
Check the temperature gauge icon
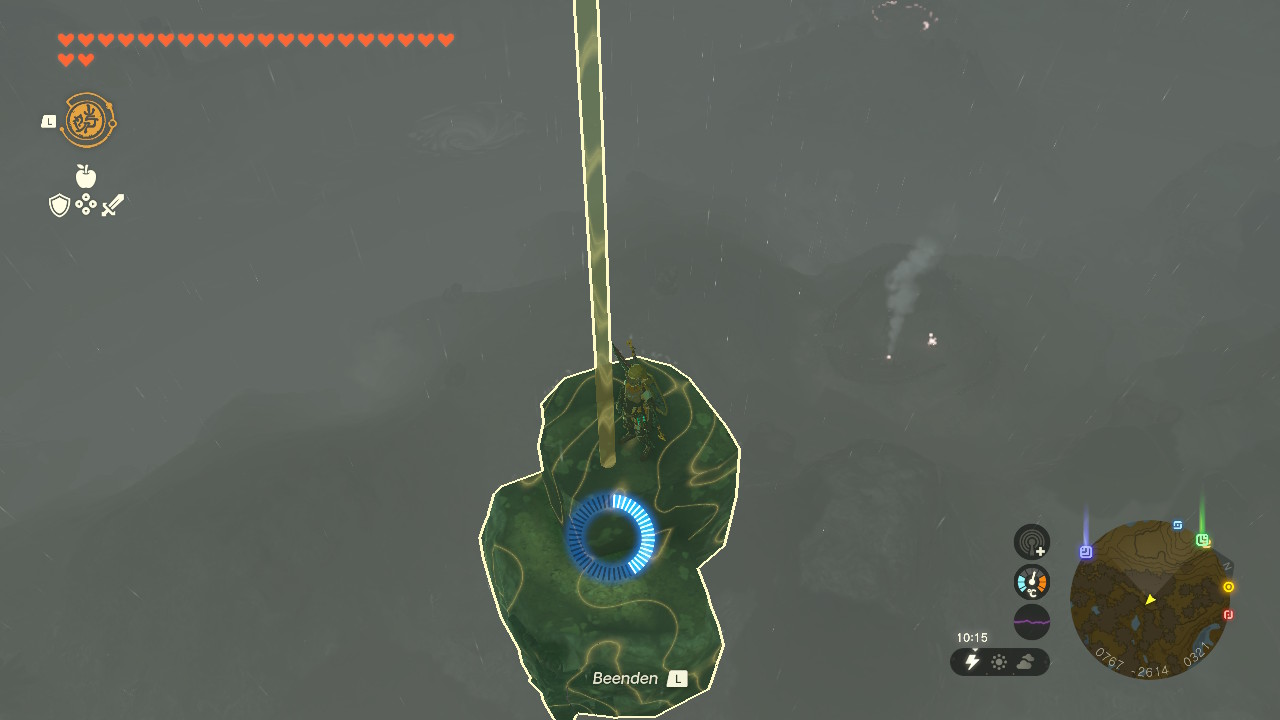tap(1032, 582)
